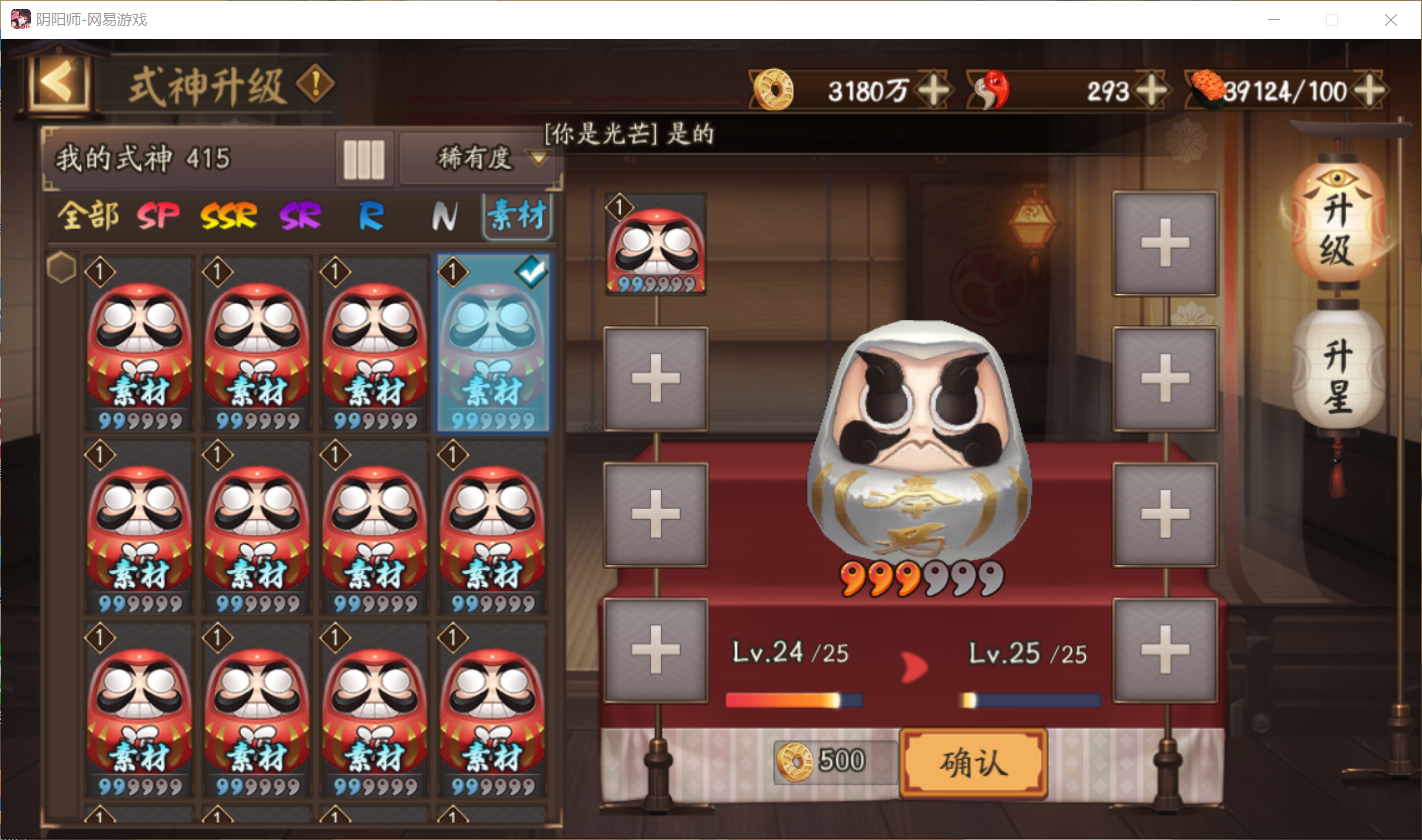The height and width of the screenshot is (840, 1422).
Task: Switch to the SSR rarity filter tab
Action: click(x=228, y=216)
